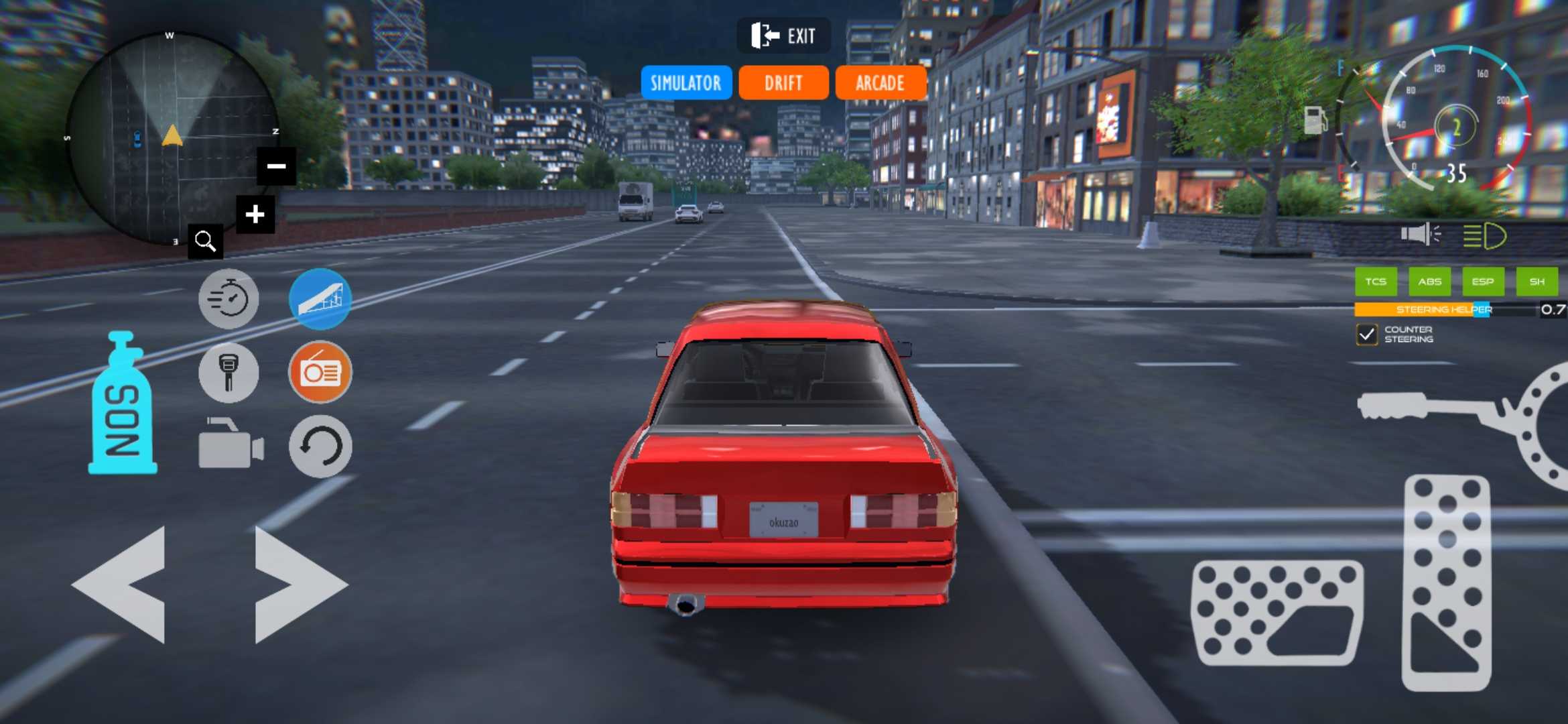Pull the handbrake lever icon
1568x724 pixels.
[x=229, y=373]
